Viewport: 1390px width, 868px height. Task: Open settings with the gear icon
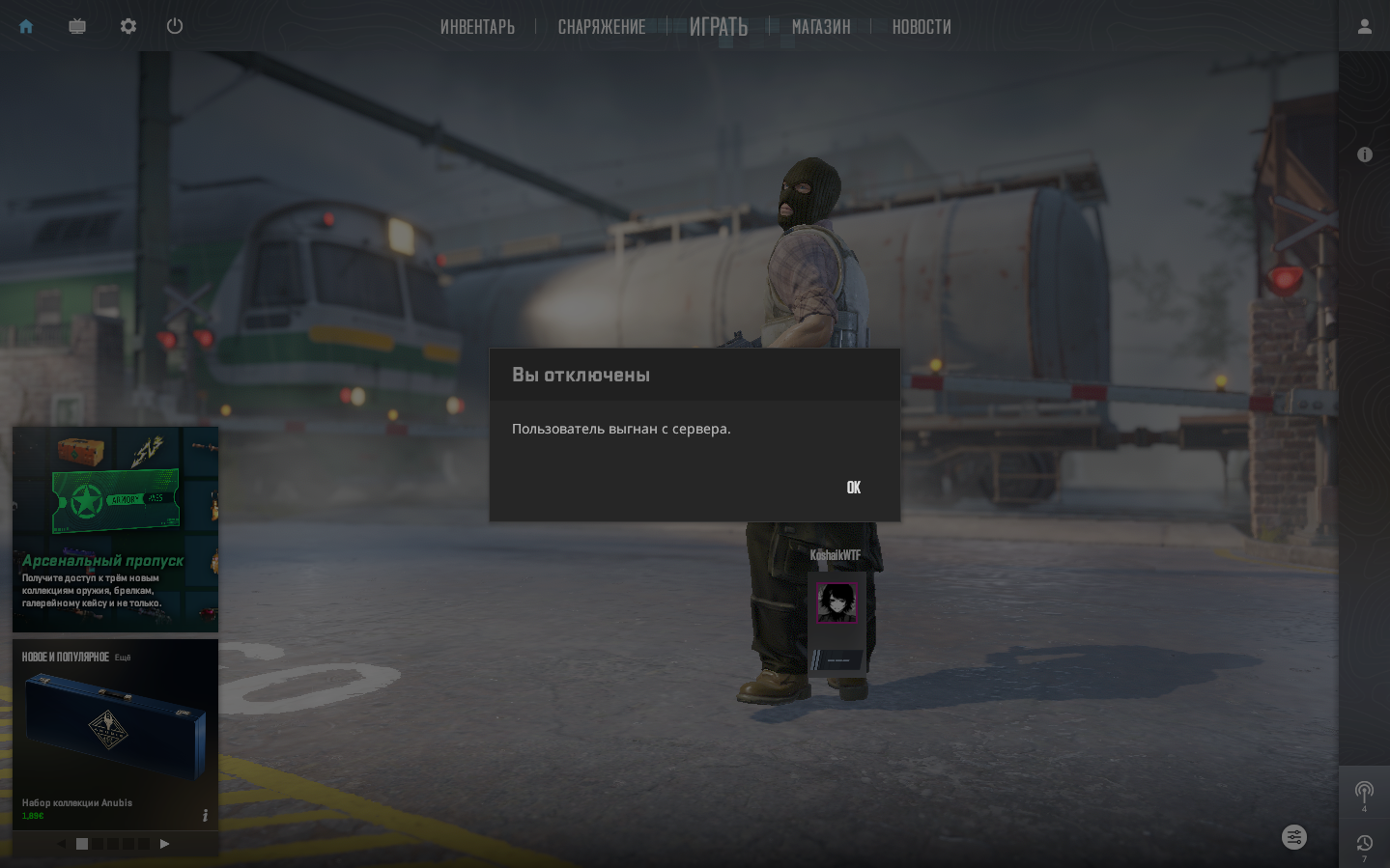128,26
